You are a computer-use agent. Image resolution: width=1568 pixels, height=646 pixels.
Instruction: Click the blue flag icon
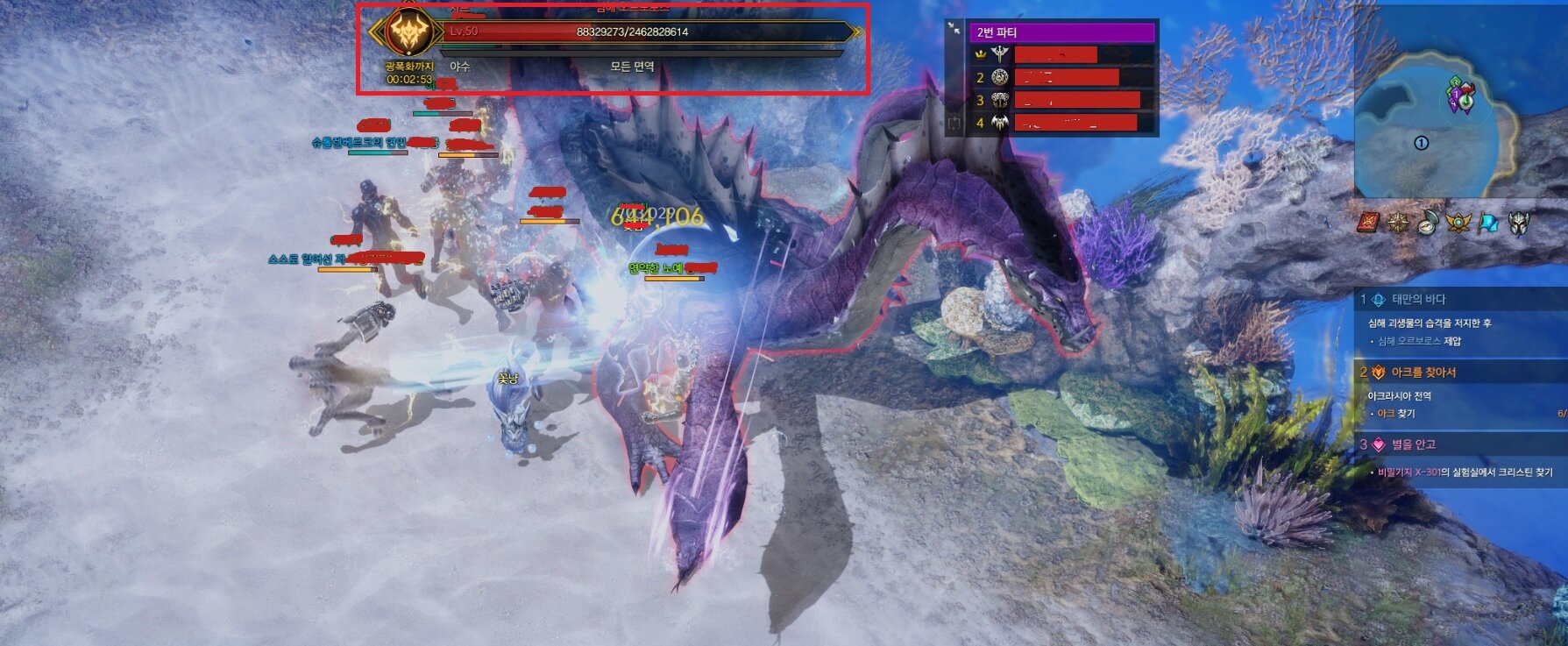(x=1488, y=223)
